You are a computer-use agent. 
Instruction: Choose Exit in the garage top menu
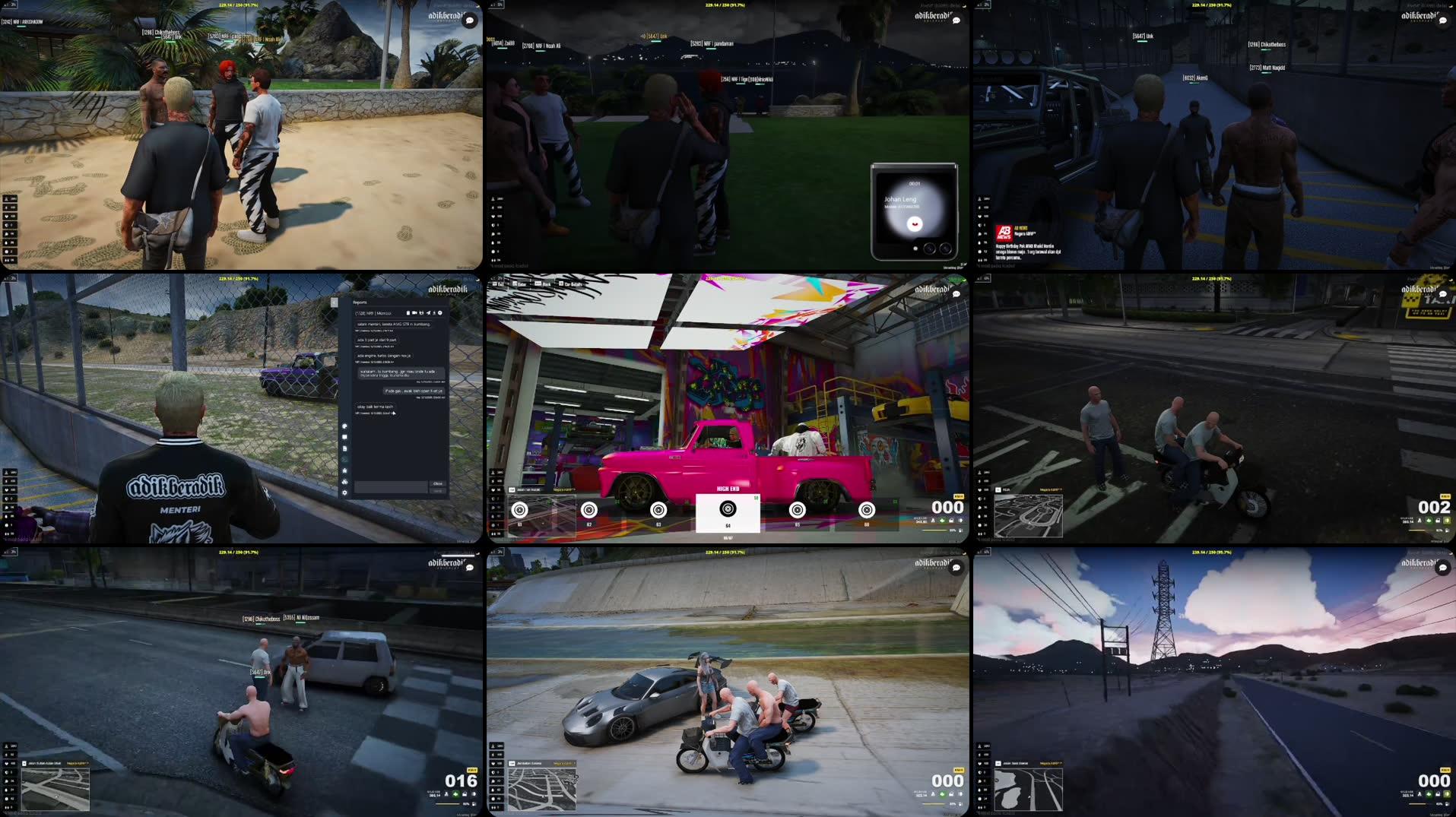click(x=499, y=284)
